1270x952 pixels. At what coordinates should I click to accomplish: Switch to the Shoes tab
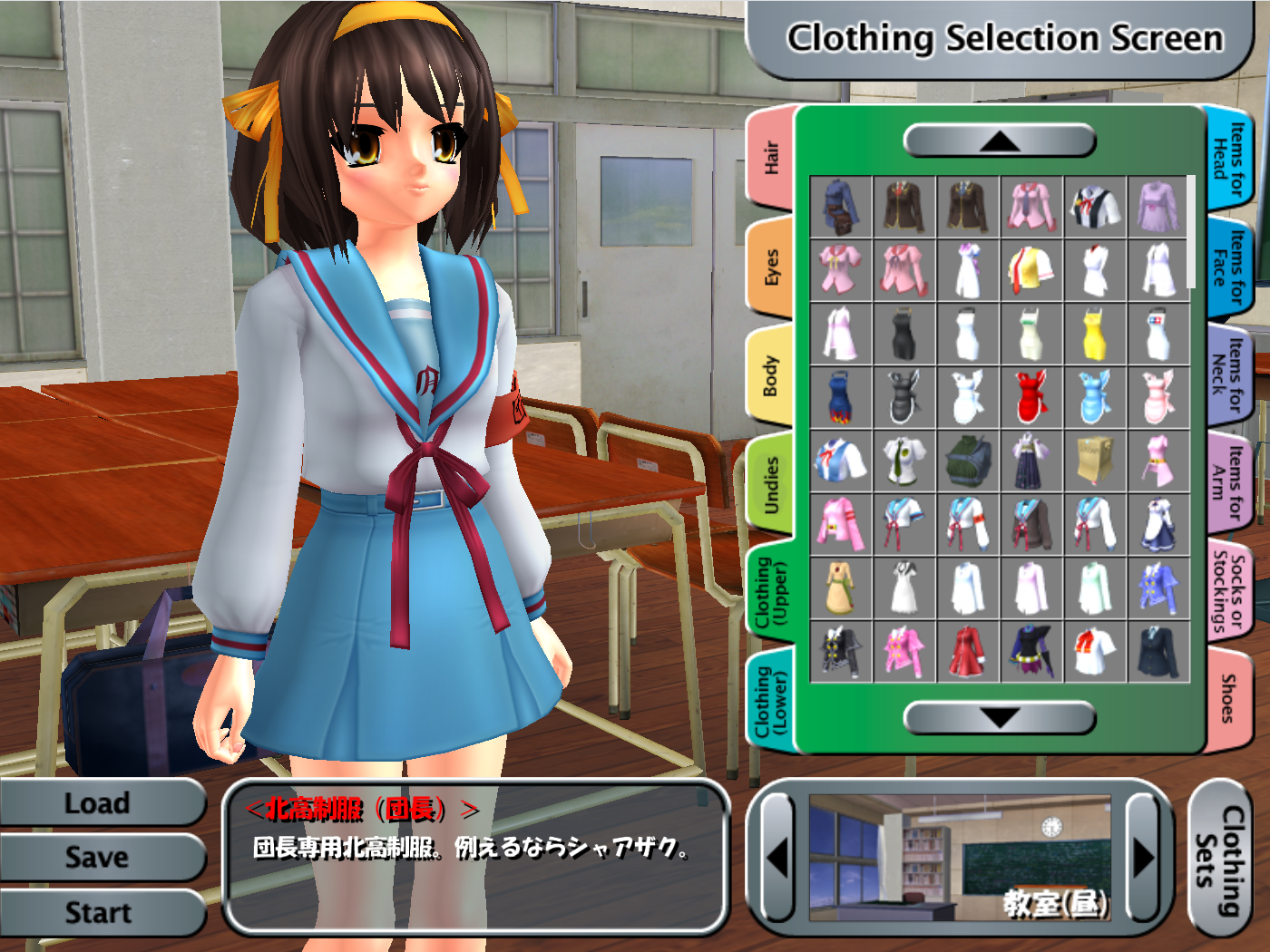tap(1229, 698)
